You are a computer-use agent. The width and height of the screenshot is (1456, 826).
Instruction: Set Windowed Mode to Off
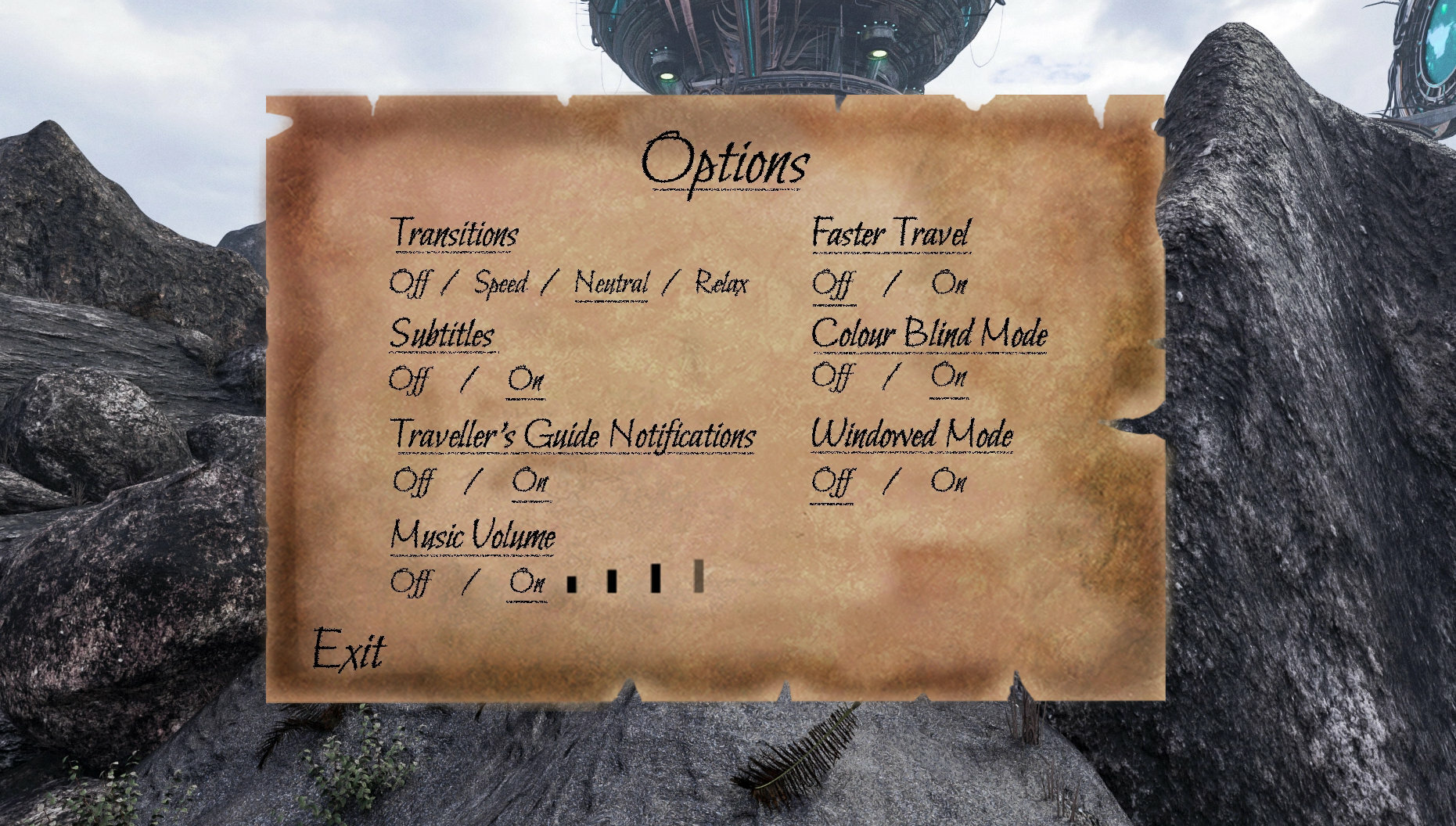click(x=832, y=481)
